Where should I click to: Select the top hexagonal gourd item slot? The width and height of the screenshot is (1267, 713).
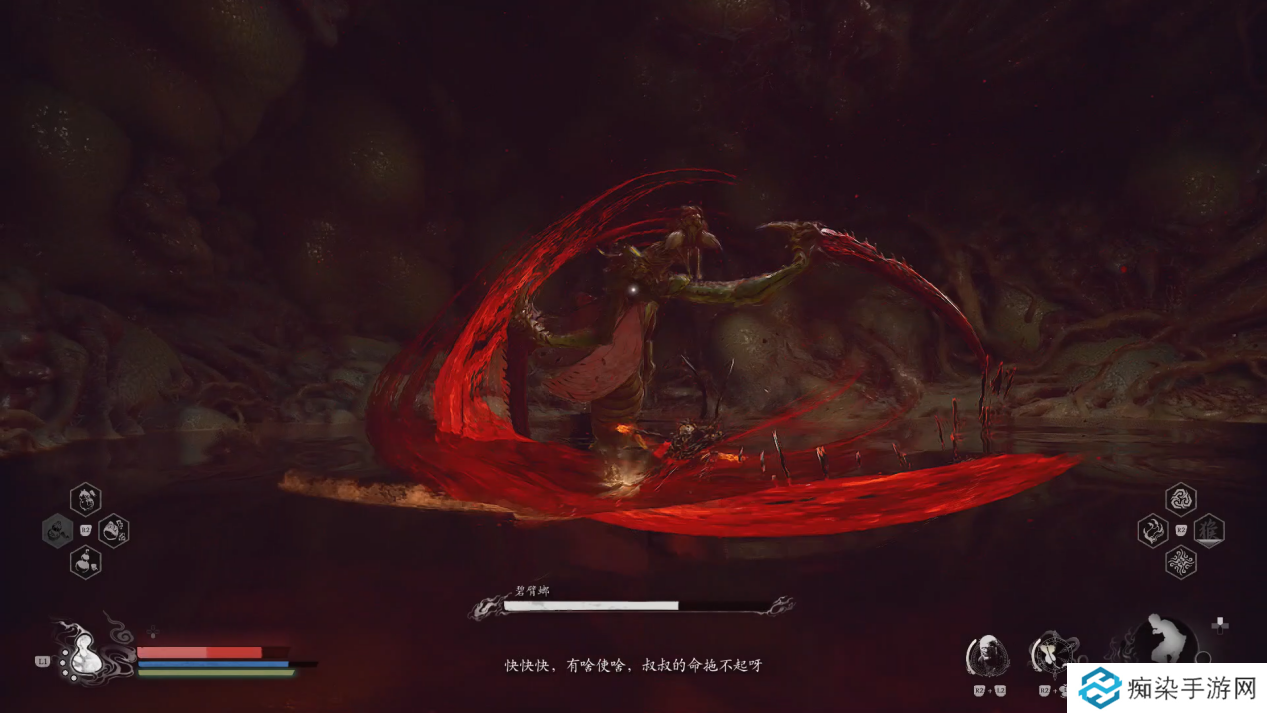tap(85, 498)
